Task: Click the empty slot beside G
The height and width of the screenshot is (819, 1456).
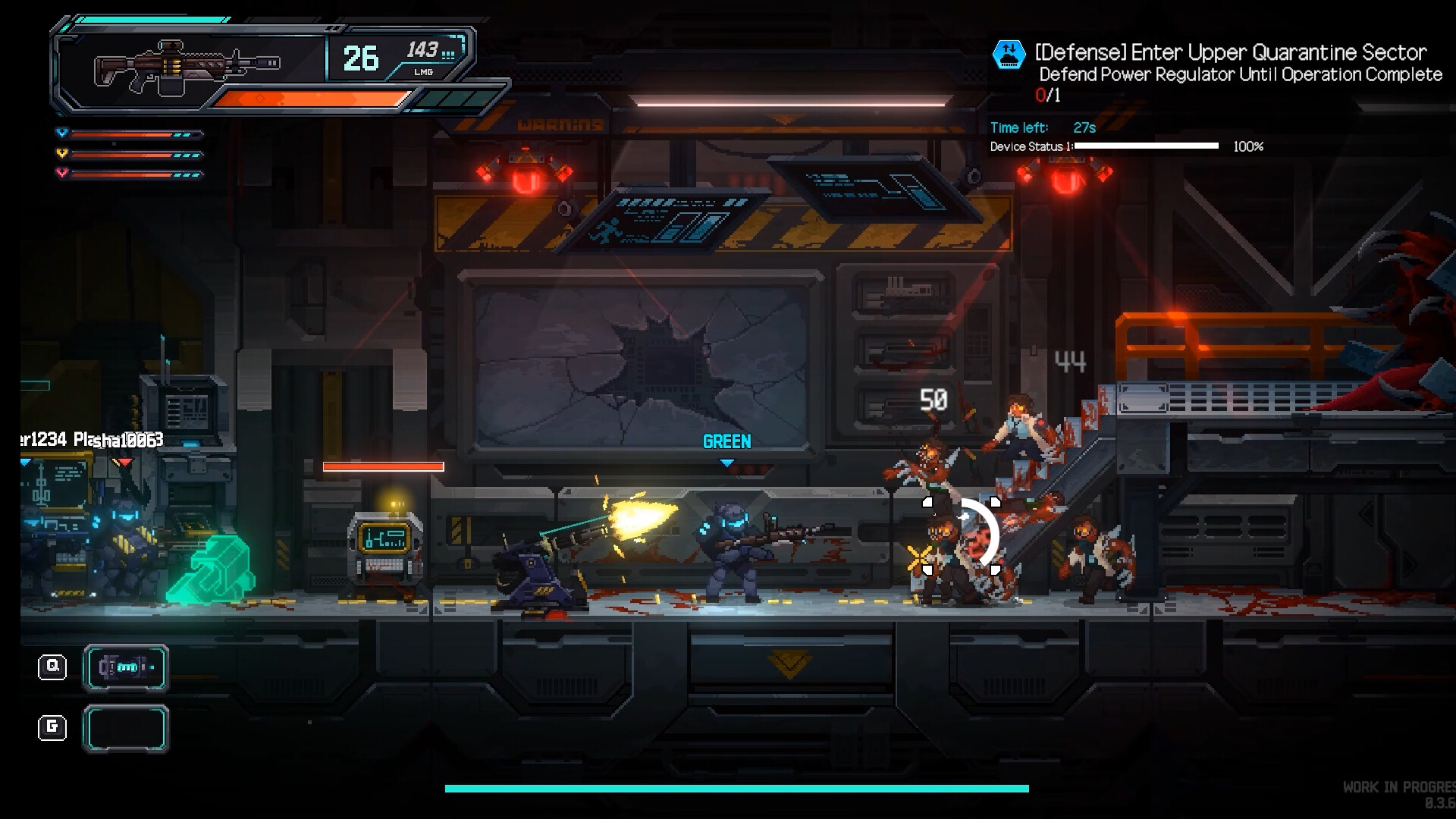Action: (126, 729)
